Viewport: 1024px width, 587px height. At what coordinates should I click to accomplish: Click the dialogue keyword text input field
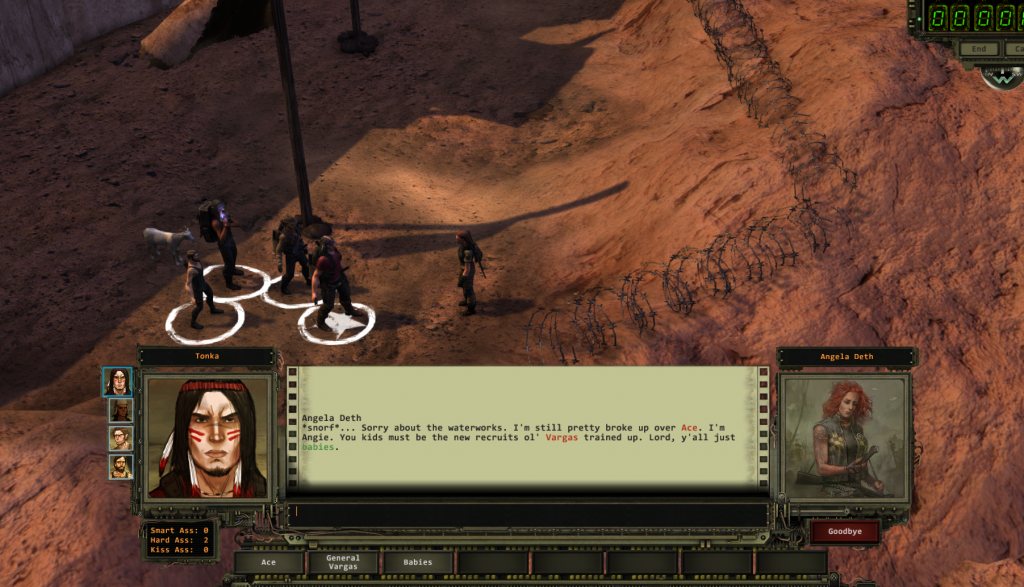pos(530,512)
